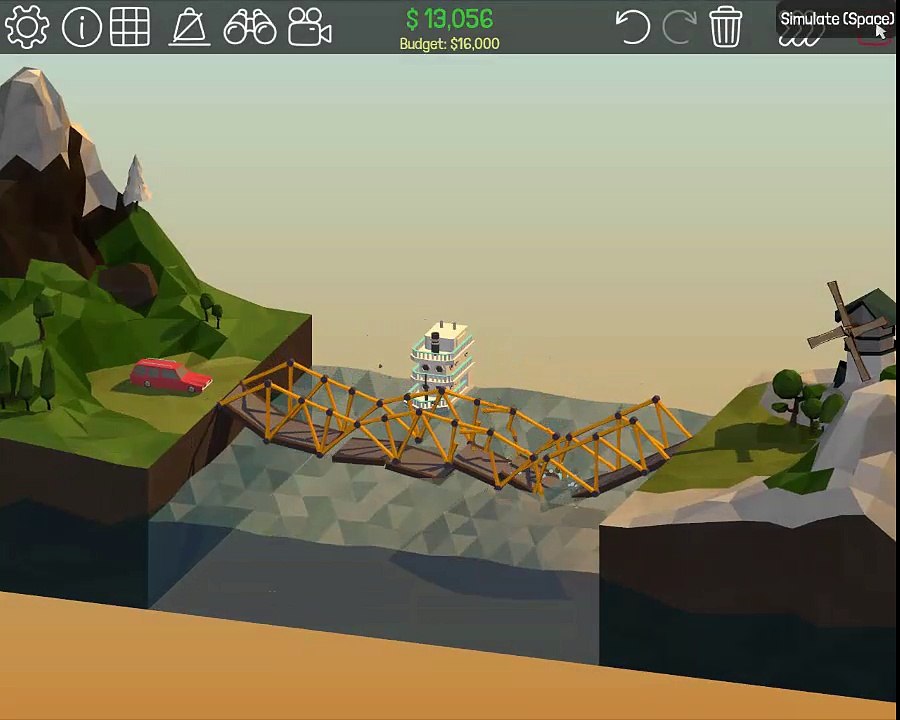This screenshot has width=900, height=720.
Task: Toggle the grid overlay
Action: (130, 27)
